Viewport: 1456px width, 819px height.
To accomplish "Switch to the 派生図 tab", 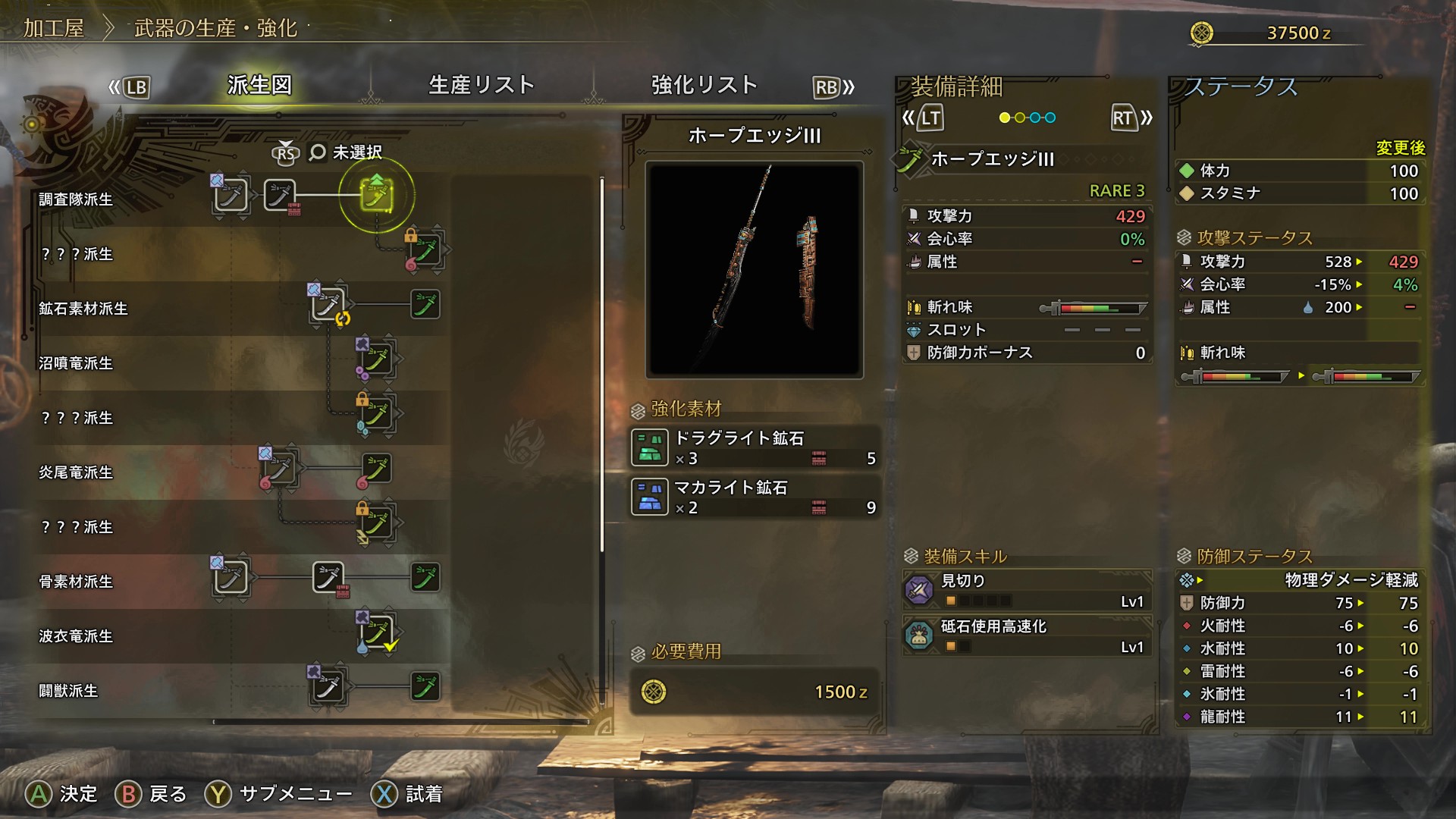I will [259, 85].
